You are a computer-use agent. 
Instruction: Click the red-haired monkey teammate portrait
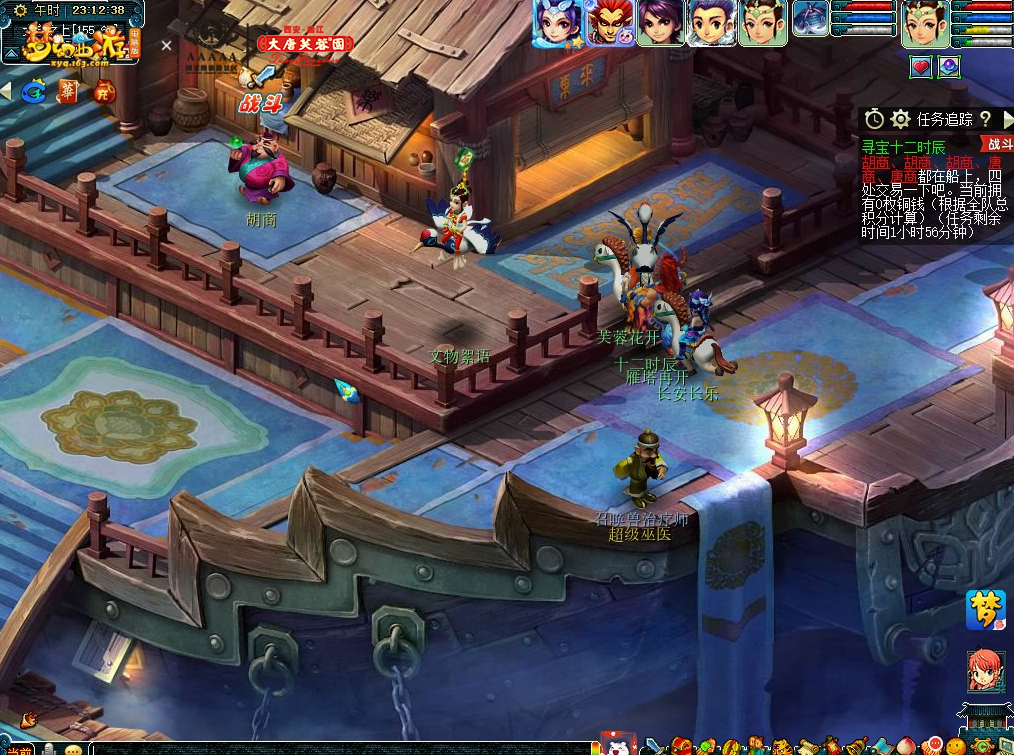pos(609,22)
